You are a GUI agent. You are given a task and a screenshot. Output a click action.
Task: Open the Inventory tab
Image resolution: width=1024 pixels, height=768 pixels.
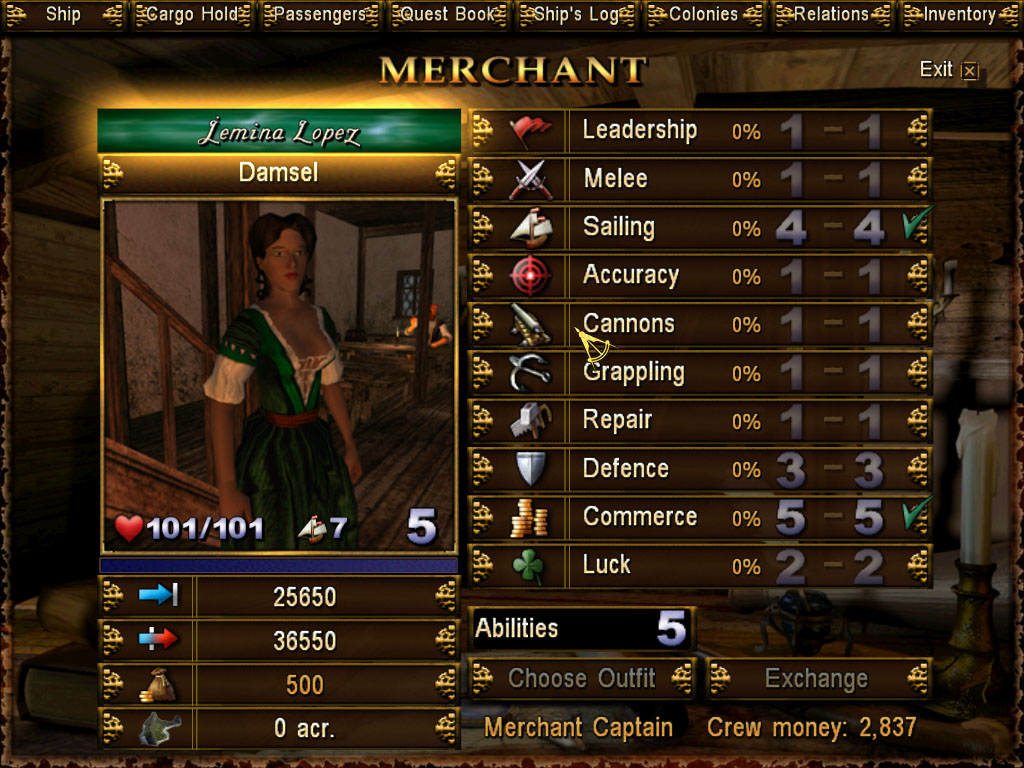pyautogui.click(x=959, y=15)
